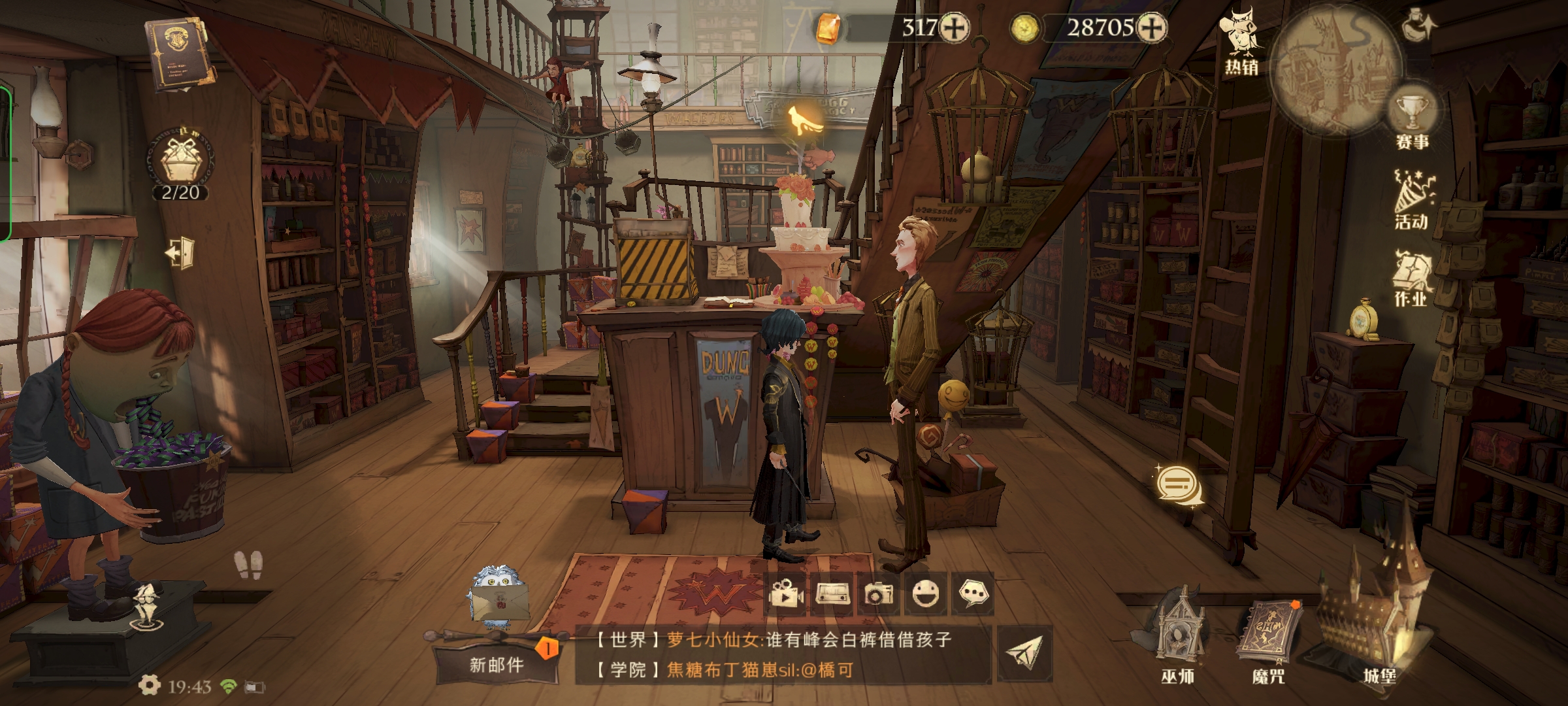Open the video camera recording tool
Screen dimensions: 1568x706
coord(786,594)
